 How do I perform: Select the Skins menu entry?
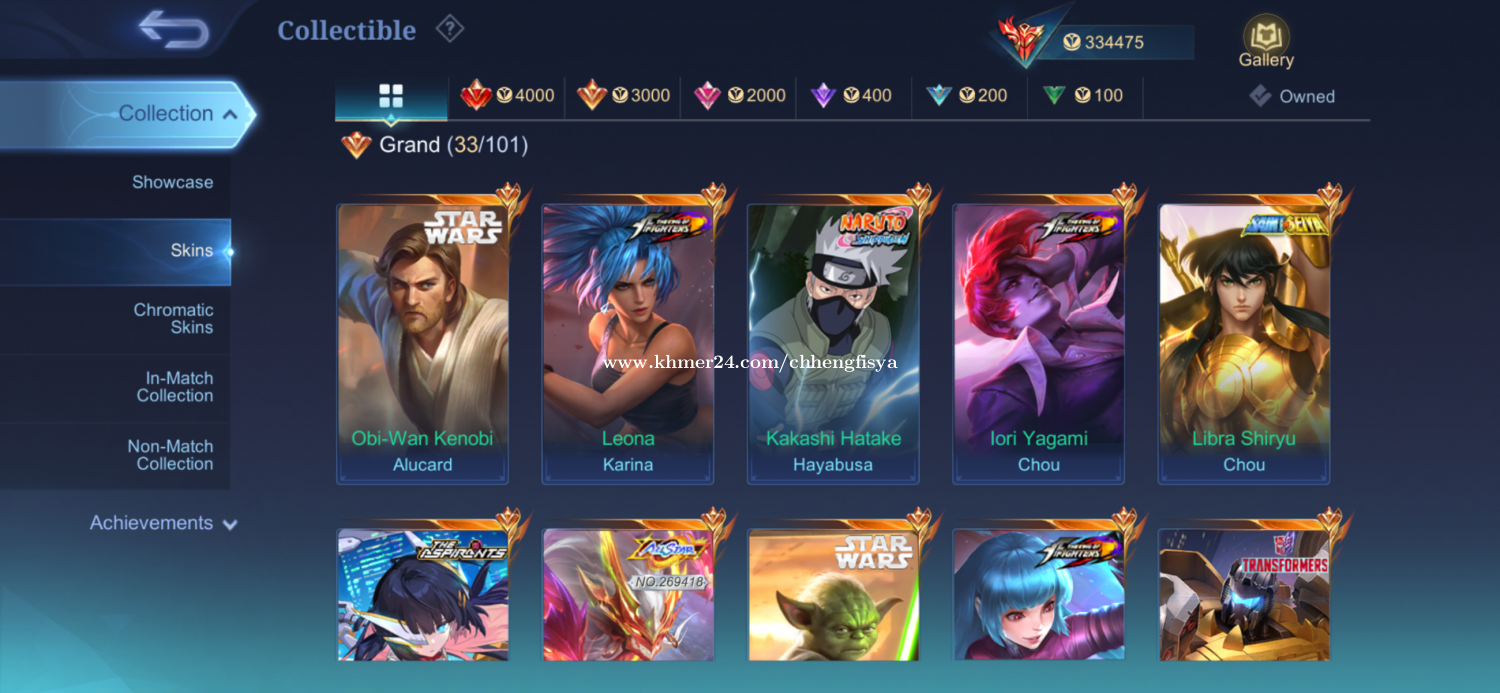pos(191,251)
